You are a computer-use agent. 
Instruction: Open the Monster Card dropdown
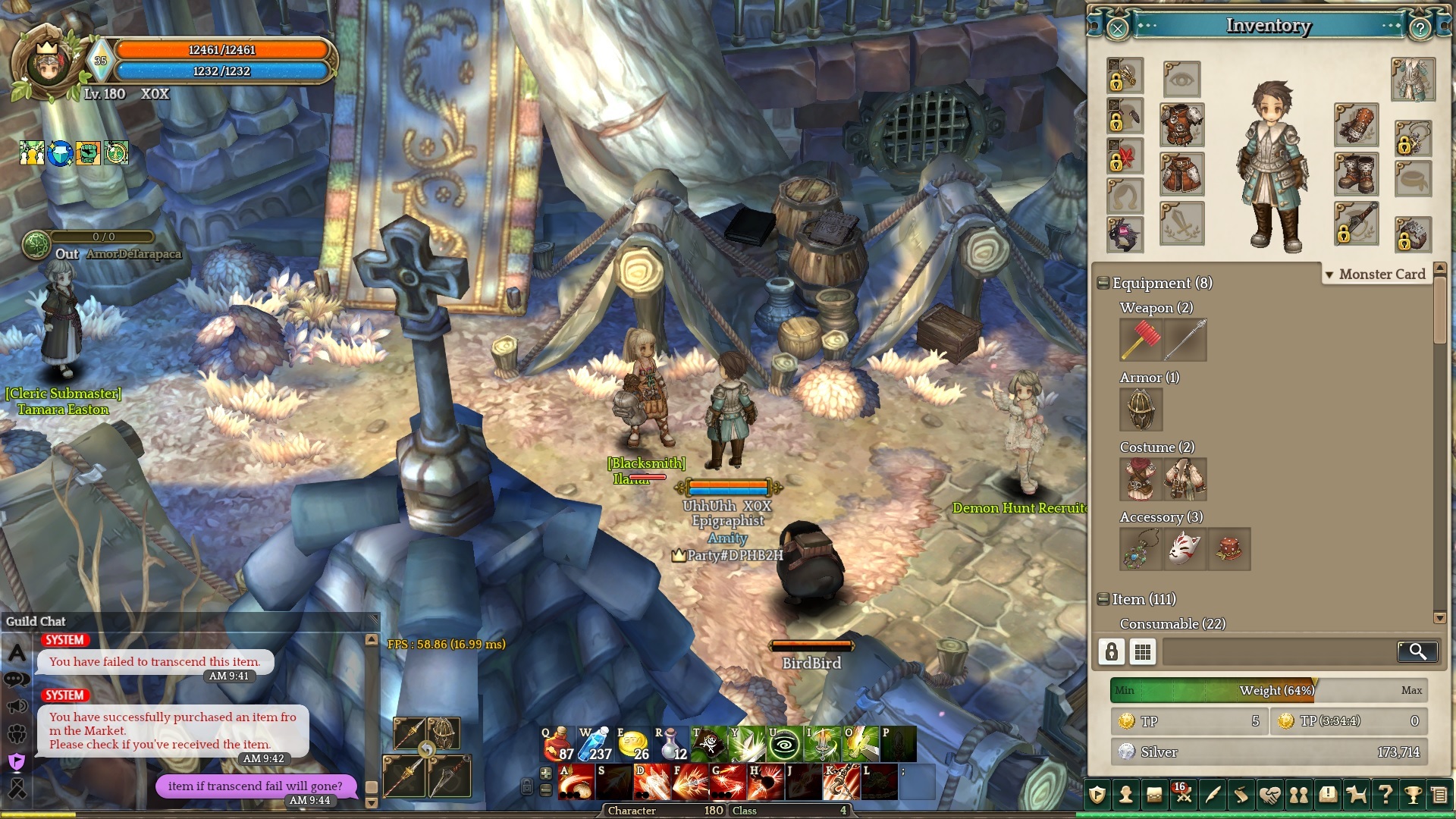1376,275
